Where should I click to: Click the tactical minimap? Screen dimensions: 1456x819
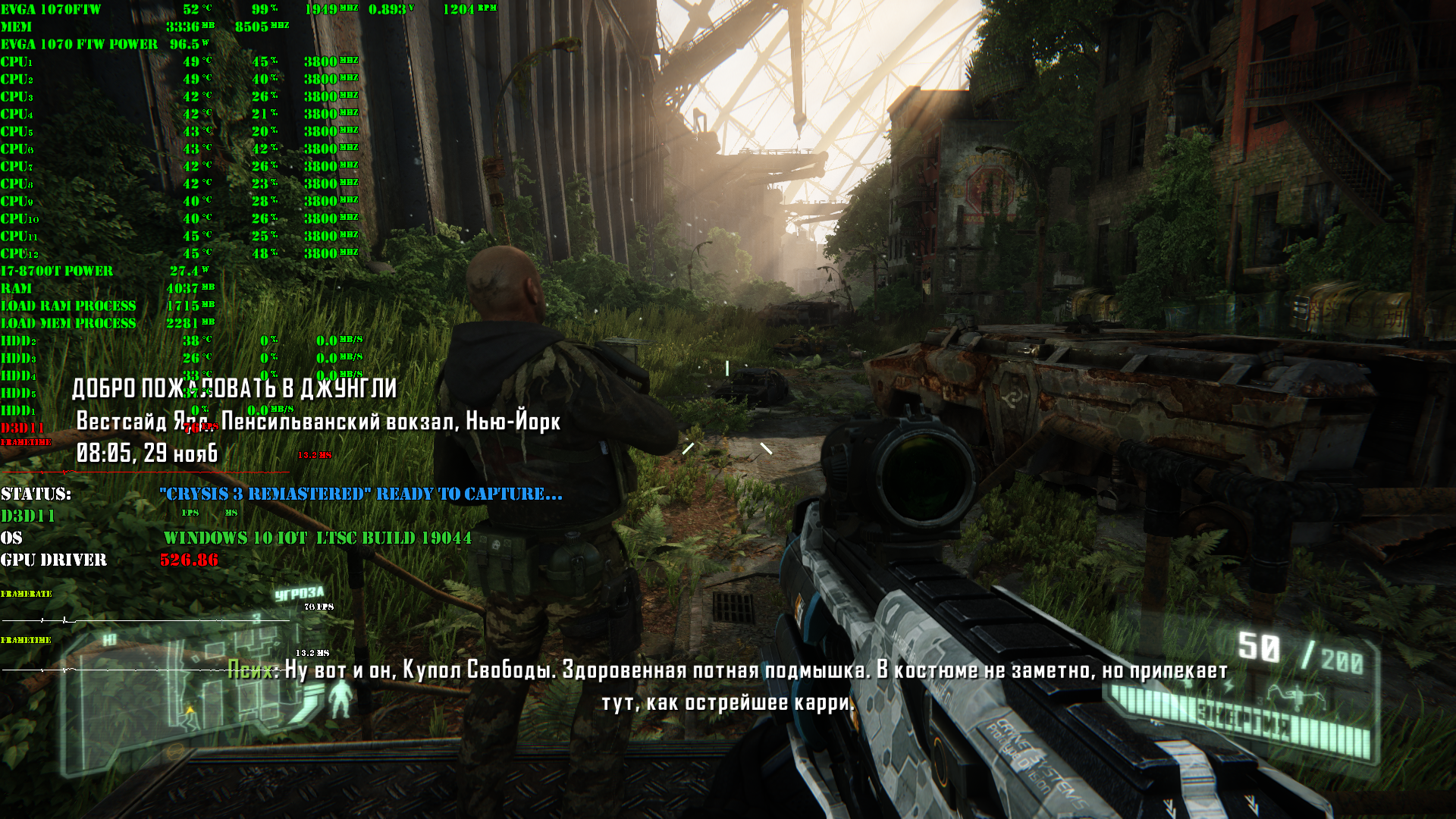click(x=190, y=698)
